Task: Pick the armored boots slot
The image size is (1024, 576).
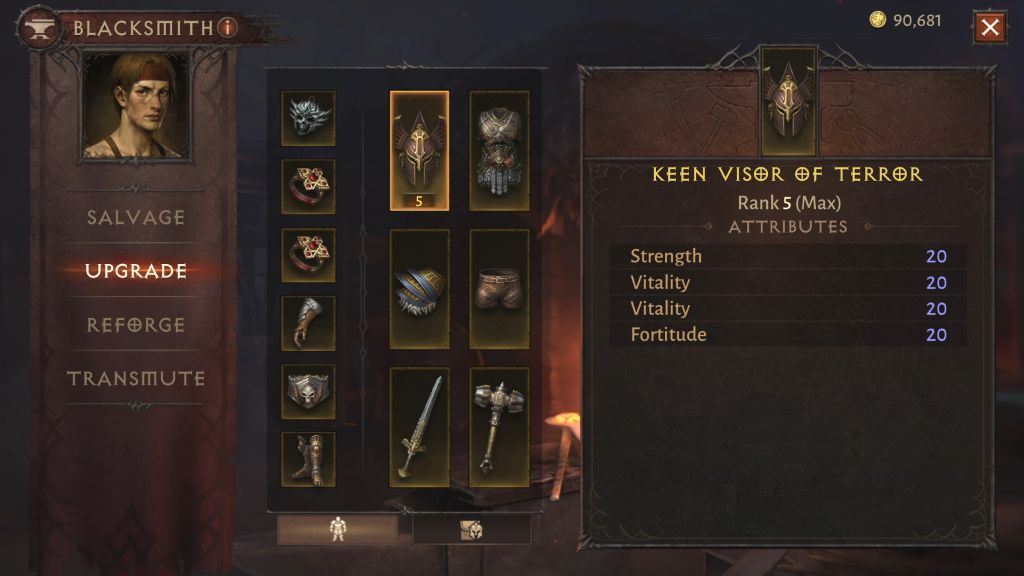Action: [x=308, y=459]
